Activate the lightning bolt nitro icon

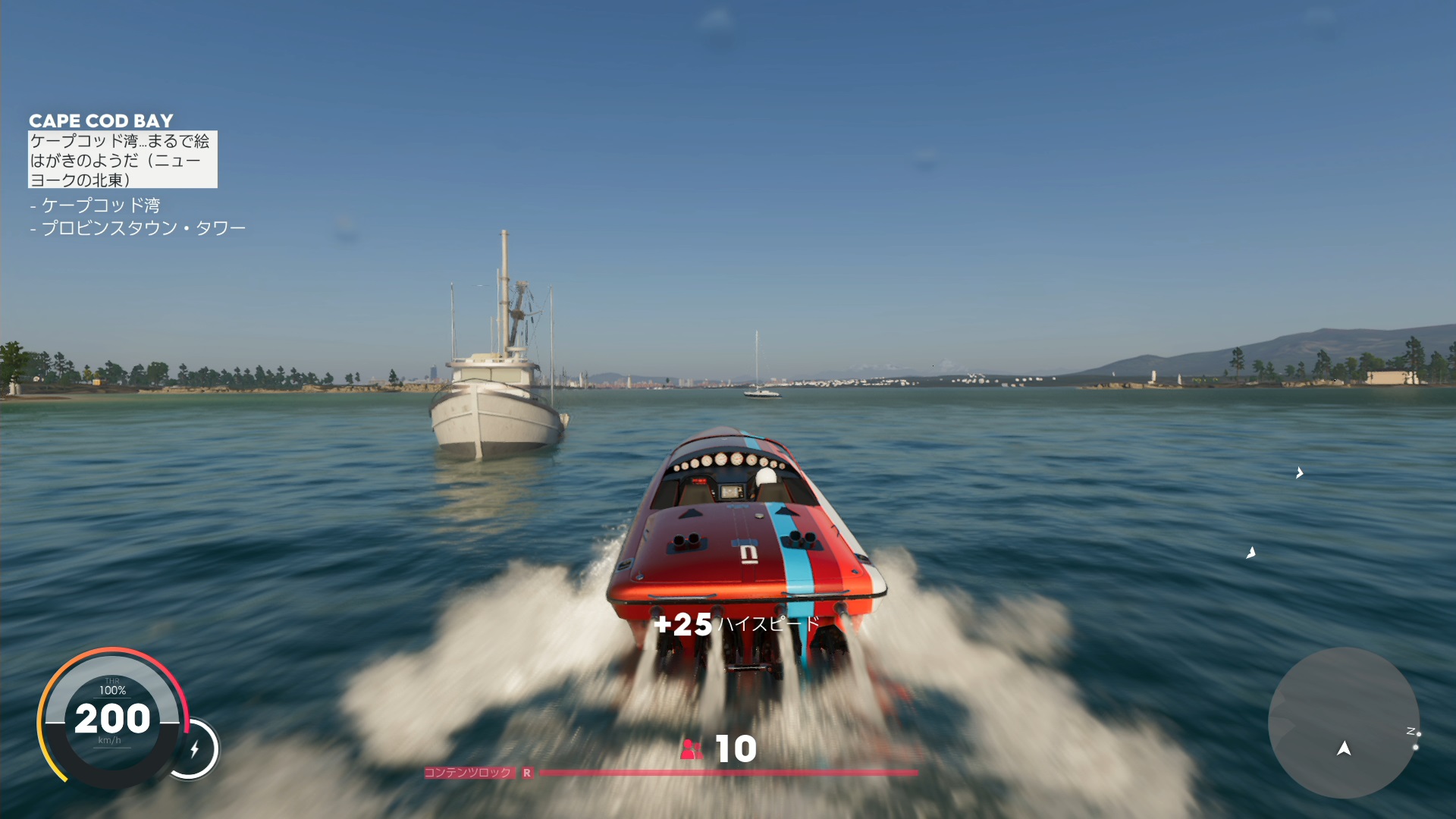194,749
